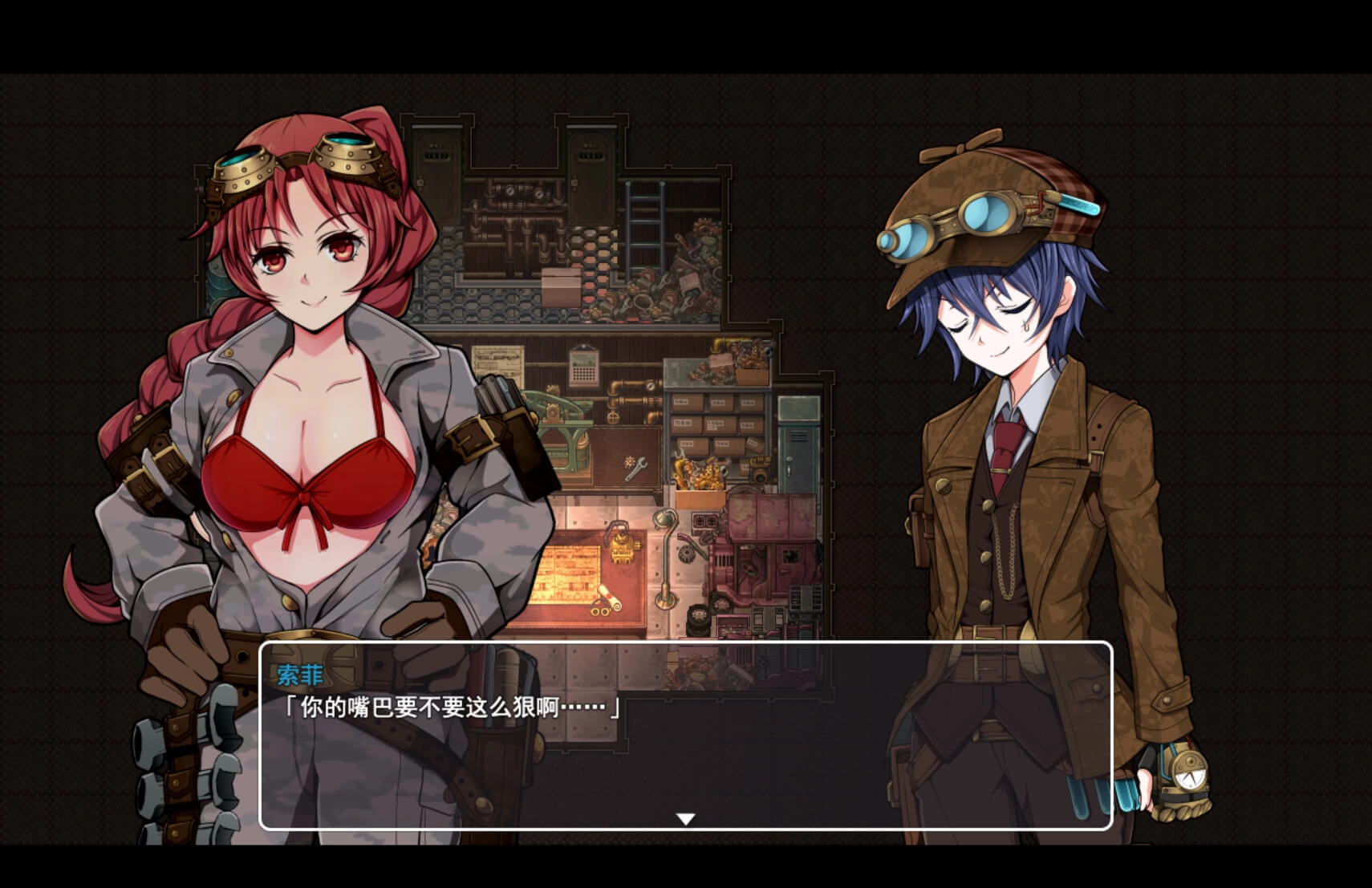
Task: Click the rolled blueprint scroll on the table
Action: click(x=609, y=600)
